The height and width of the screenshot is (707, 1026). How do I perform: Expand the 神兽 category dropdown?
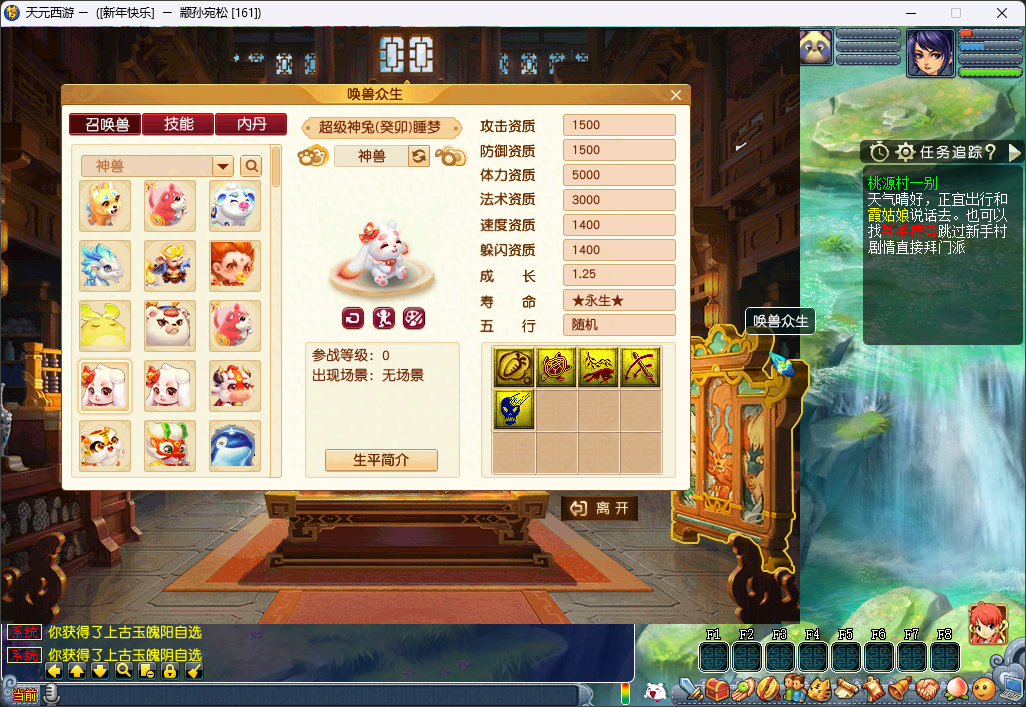223,166
